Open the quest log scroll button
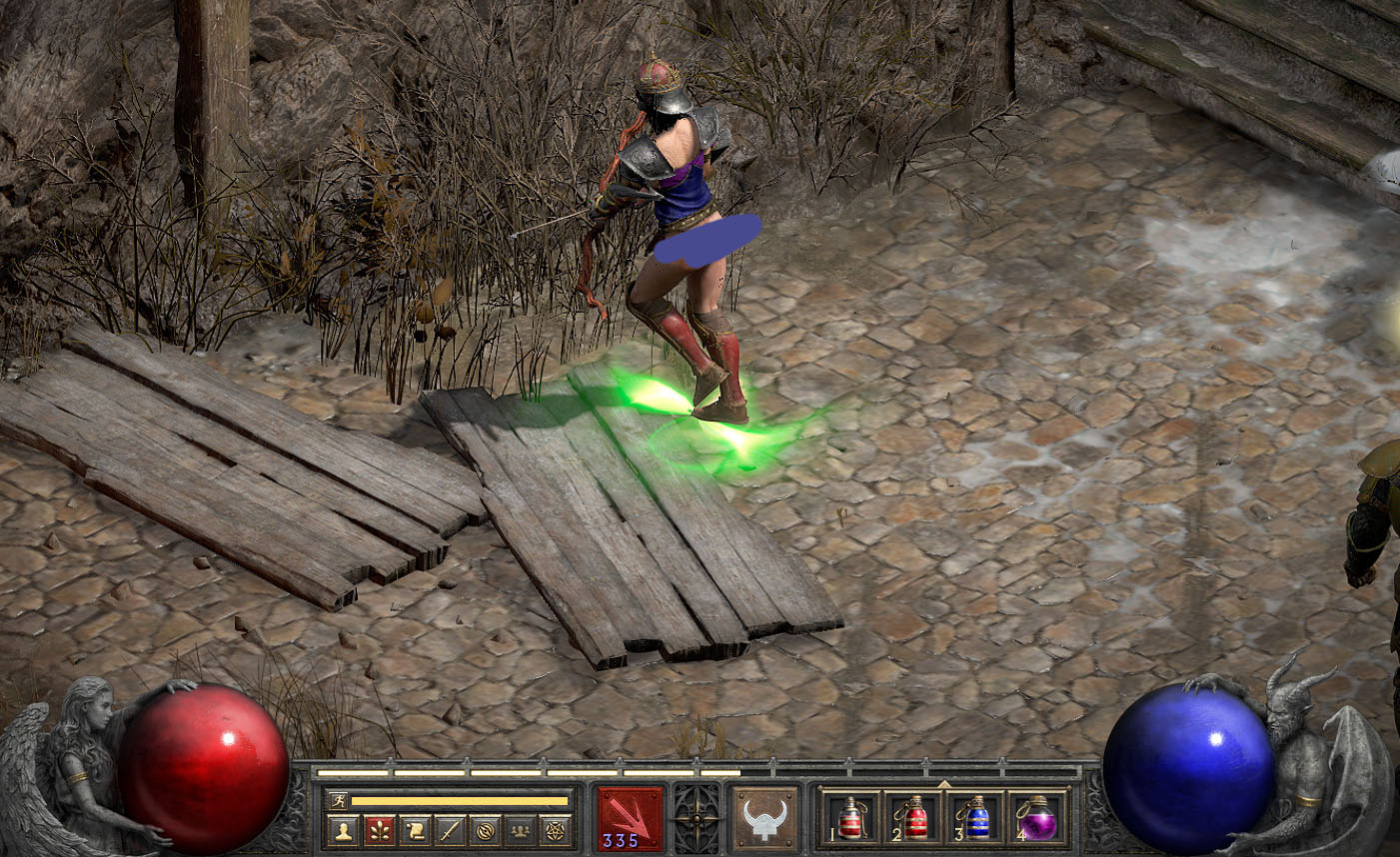This screenshot has width=1400, height=857. 414,830
